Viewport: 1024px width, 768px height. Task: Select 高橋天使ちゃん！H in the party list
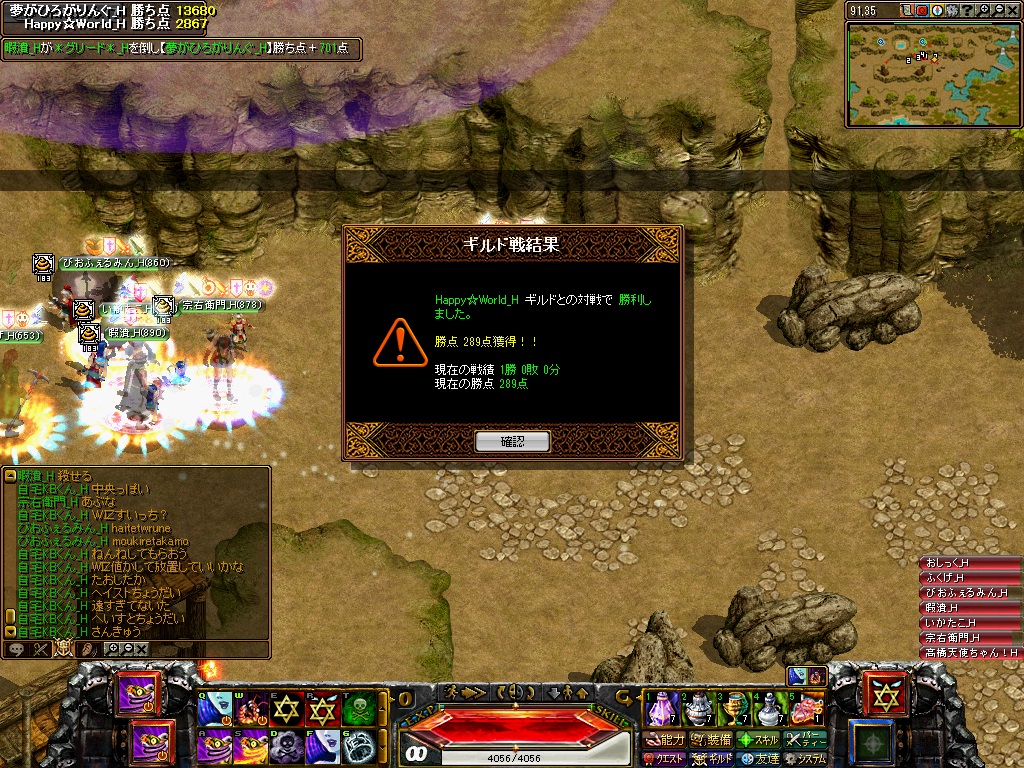pyautogui.click(x=969, y=653)
